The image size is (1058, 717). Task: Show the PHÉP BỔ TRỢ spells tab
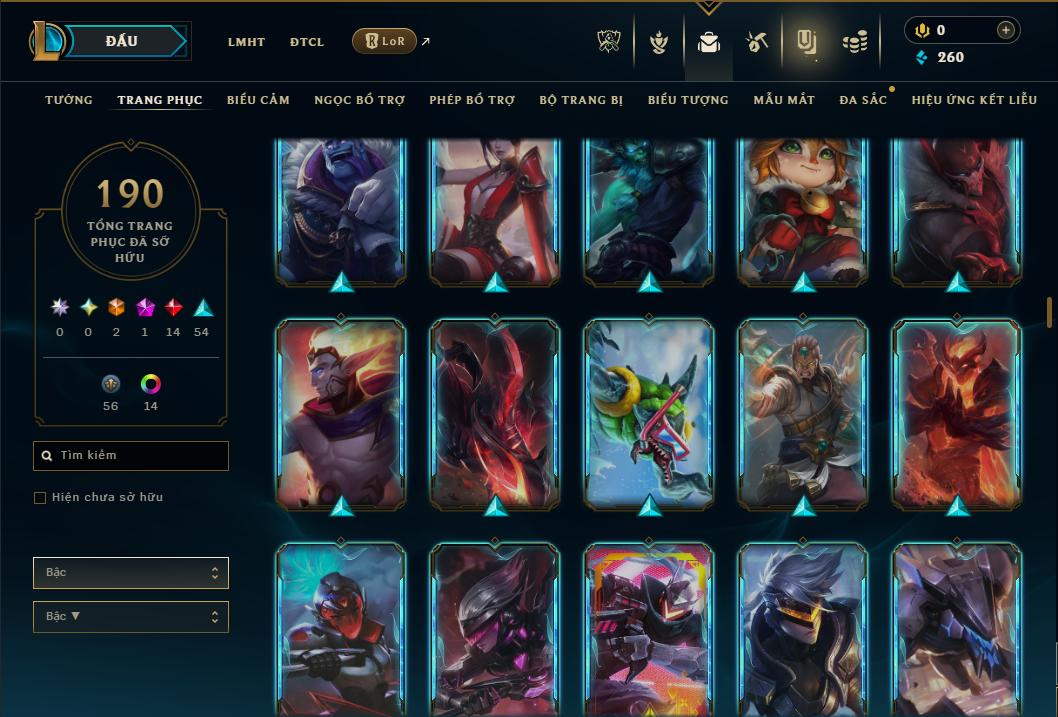coord(472,100)
